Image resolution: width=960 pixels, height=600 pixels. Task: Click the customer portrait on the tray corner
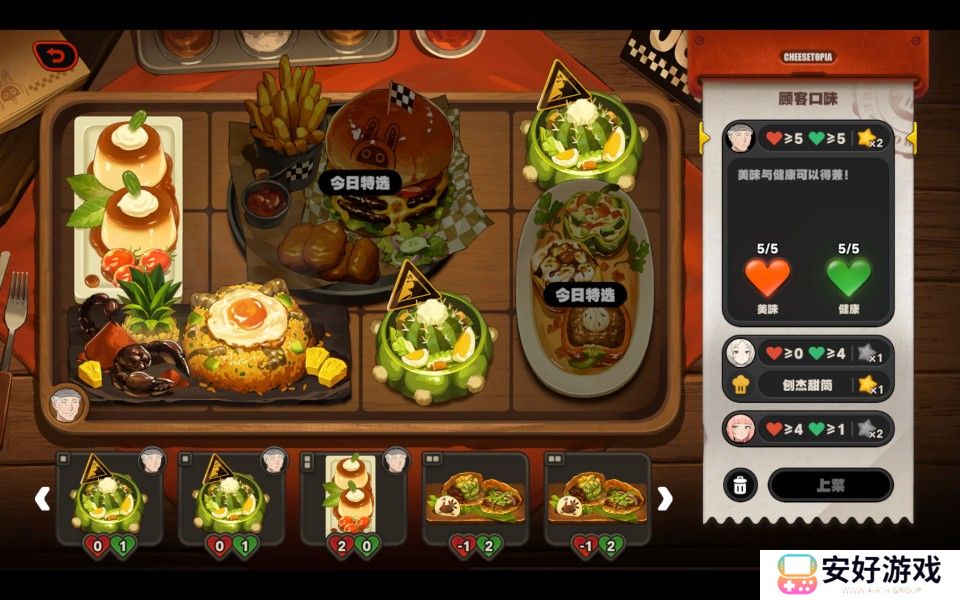coord(67,403)
